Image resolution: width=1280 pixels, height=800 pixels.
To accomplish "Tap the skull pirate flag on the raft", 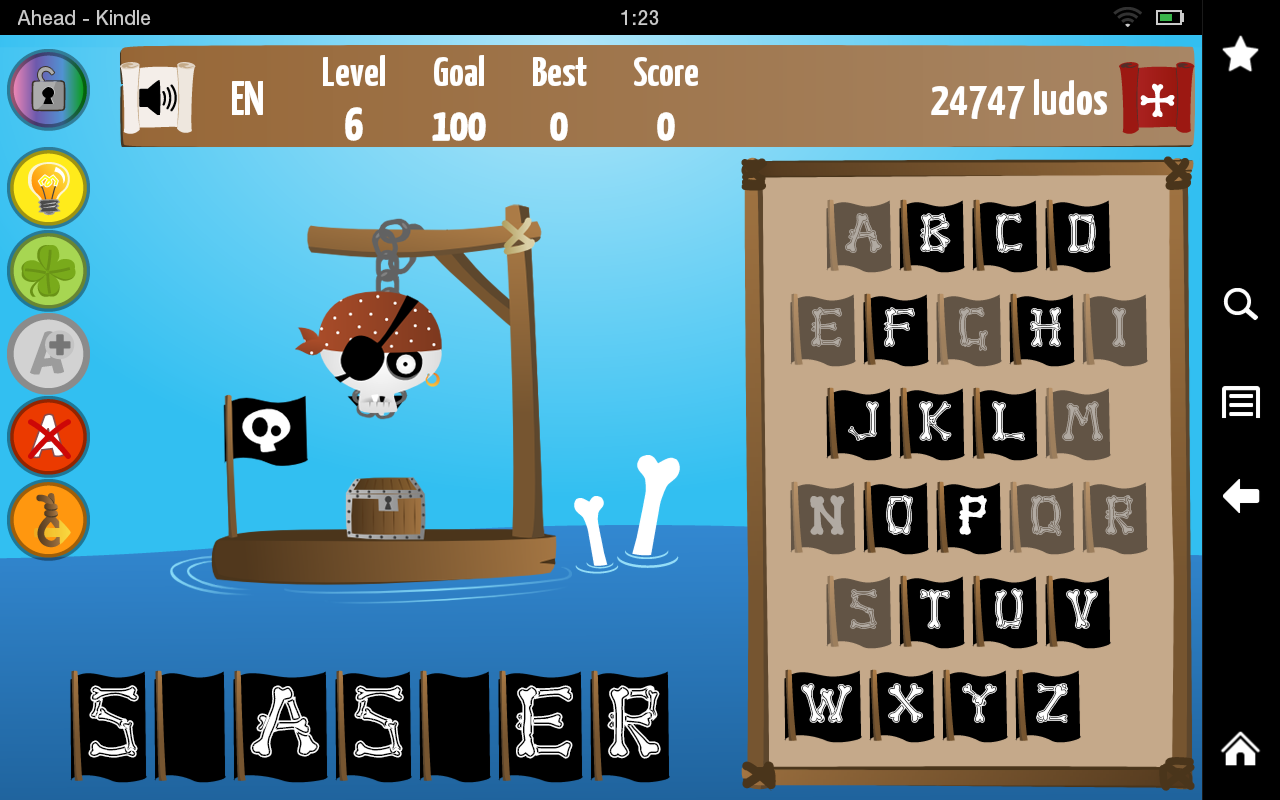I will click(270, 430).
